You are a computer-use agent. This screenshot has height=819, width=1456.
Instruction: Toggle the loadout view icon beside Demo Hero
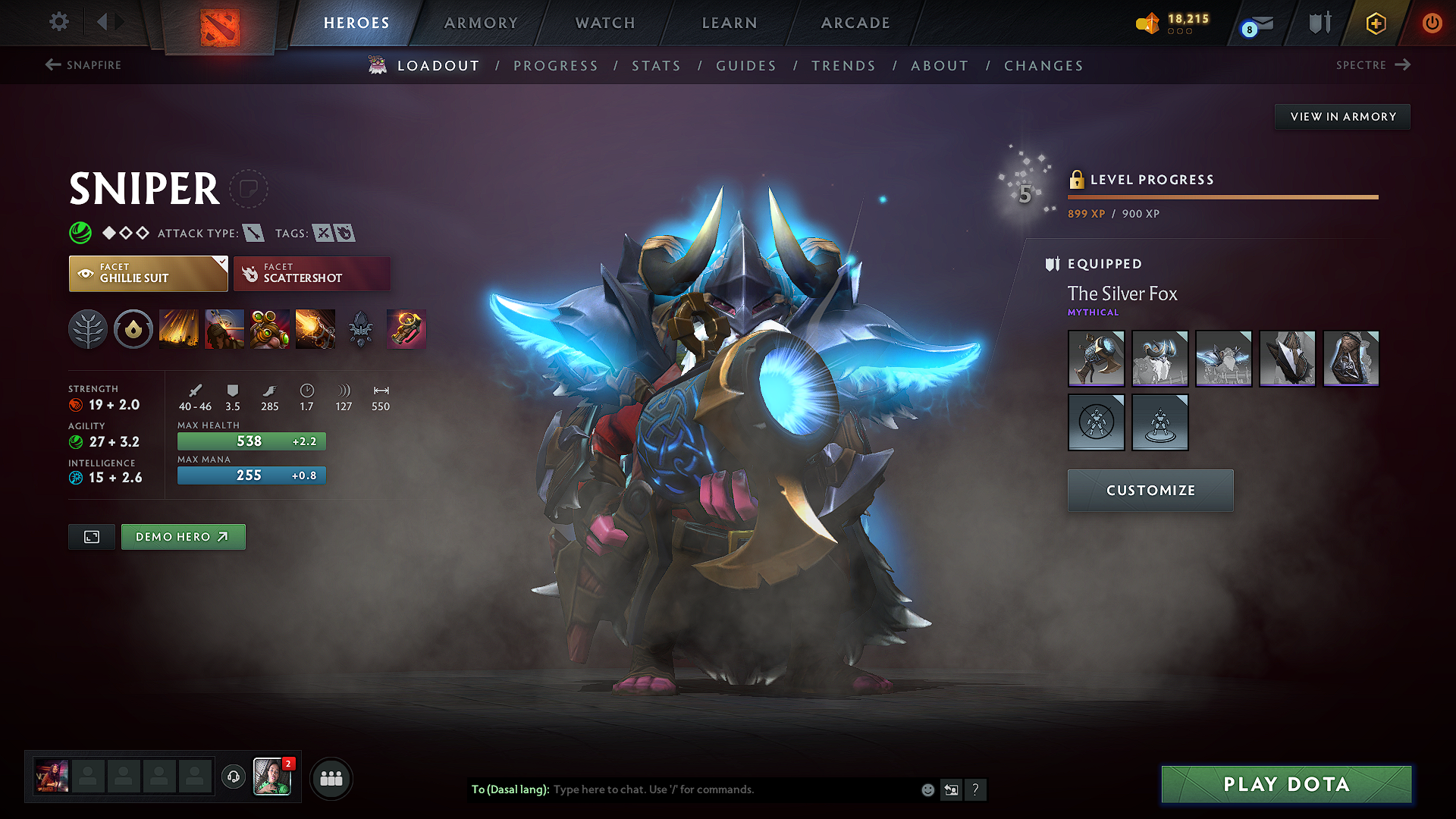91,536
